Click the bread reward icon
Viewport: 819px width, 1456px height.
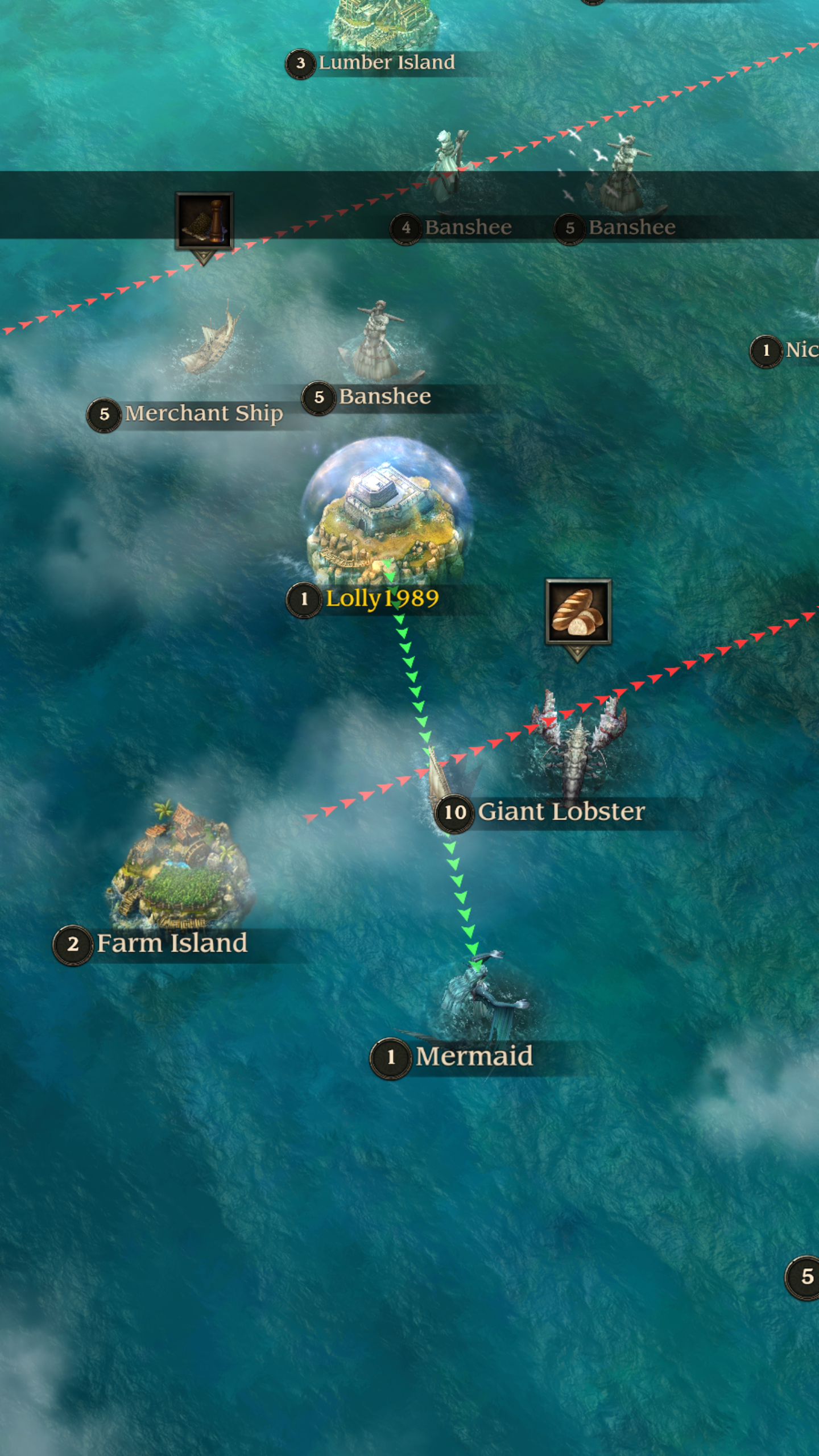click(578, 612)
